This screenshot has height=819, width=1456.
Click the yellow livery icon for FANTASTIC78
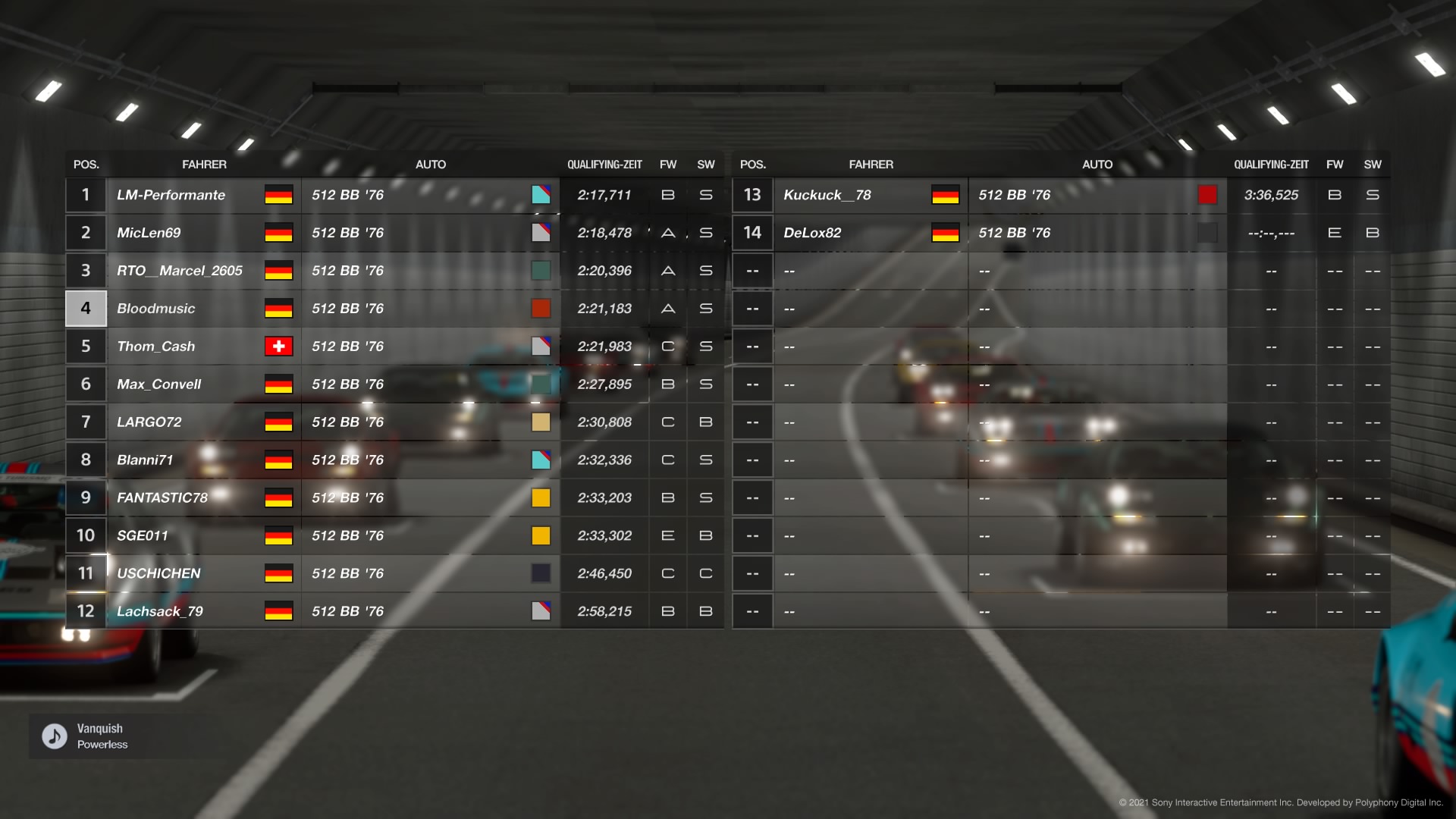[541, 497]
